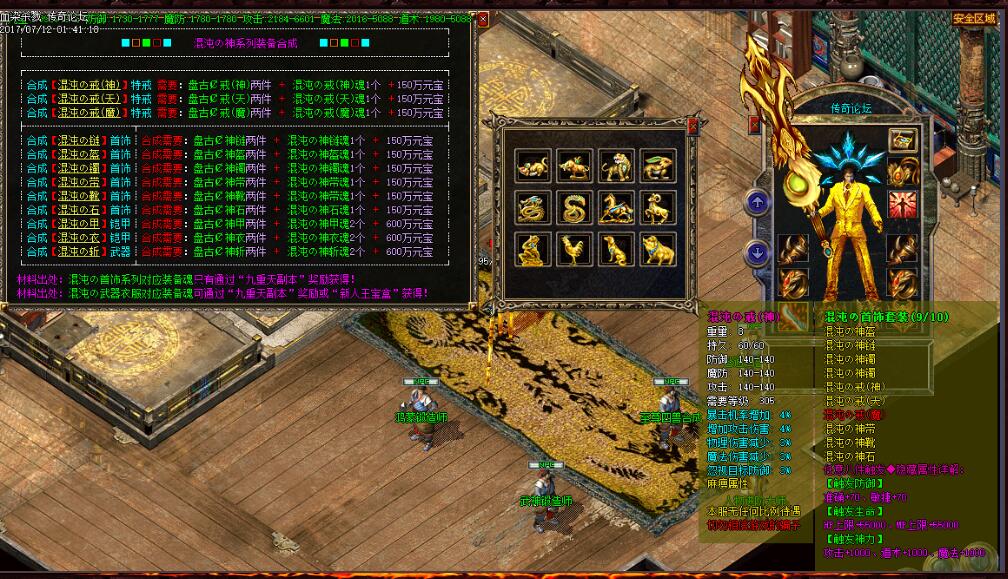The image size is (1008, 579).
Task: Pick the golden horse zodiac statue
Action: 615,208
